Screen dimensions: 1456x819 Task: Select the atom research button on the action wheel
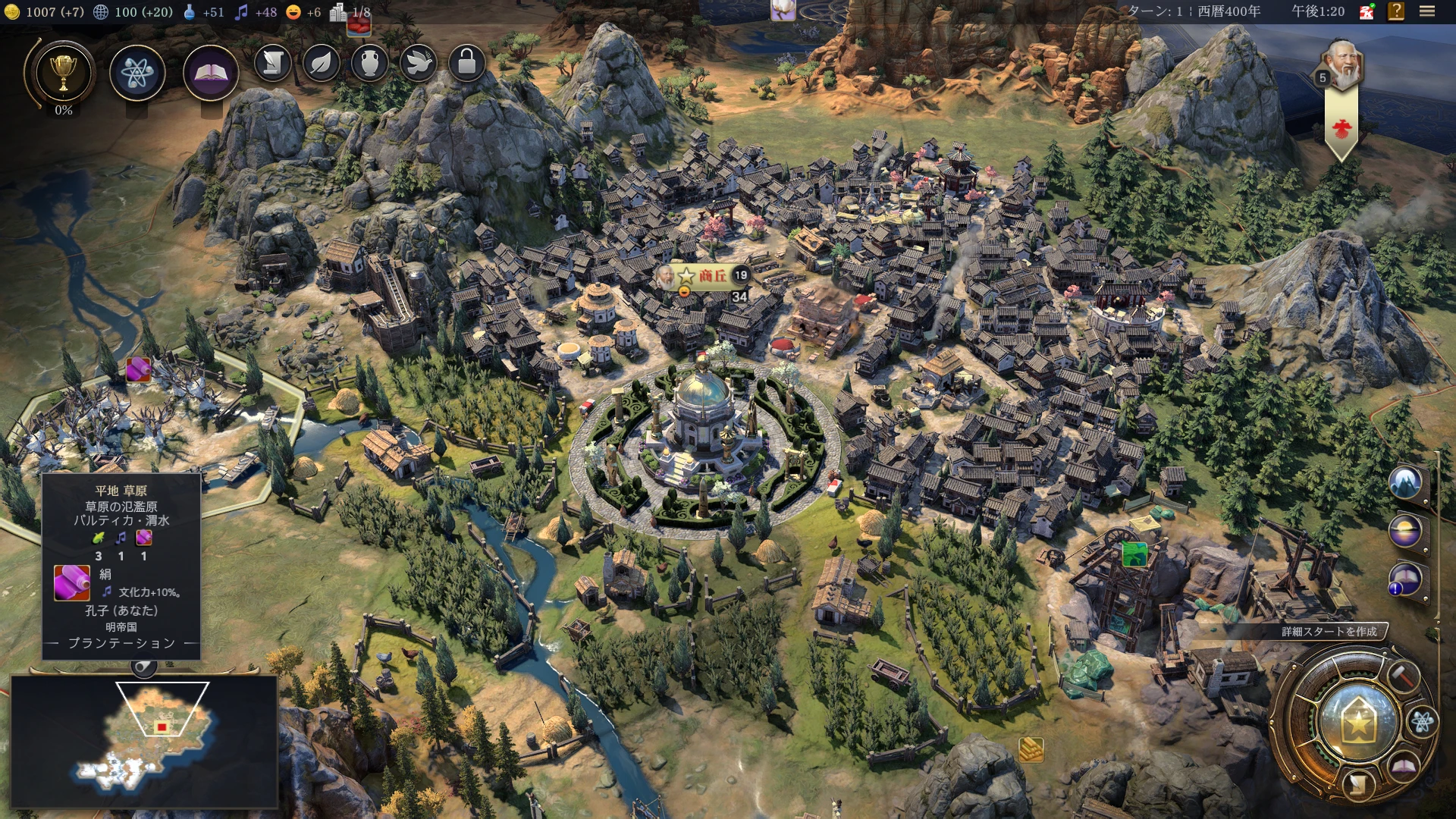pos(1422,722)
